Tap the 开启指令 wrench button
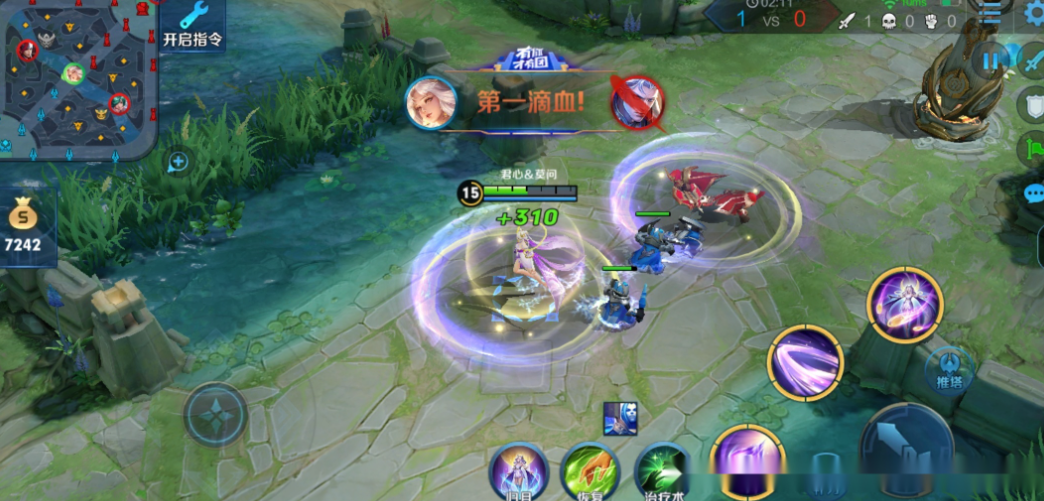The width and height of the screenshot is (1044, 501). click(x=192, y=25)
